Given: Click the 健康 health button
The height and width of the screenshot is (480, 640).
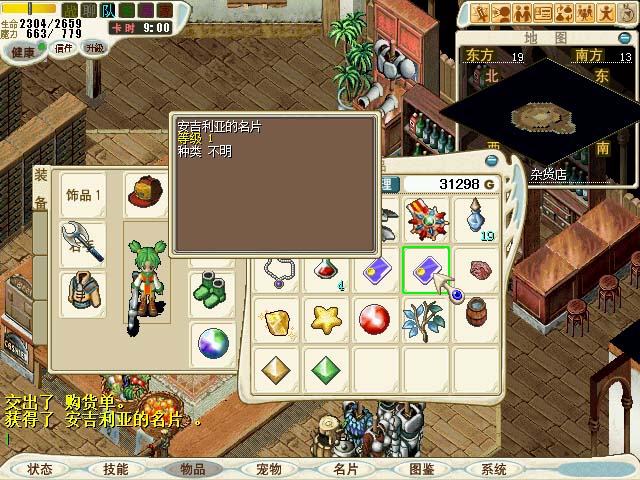Looking at the screenshot, I should (x=24, y=49).
